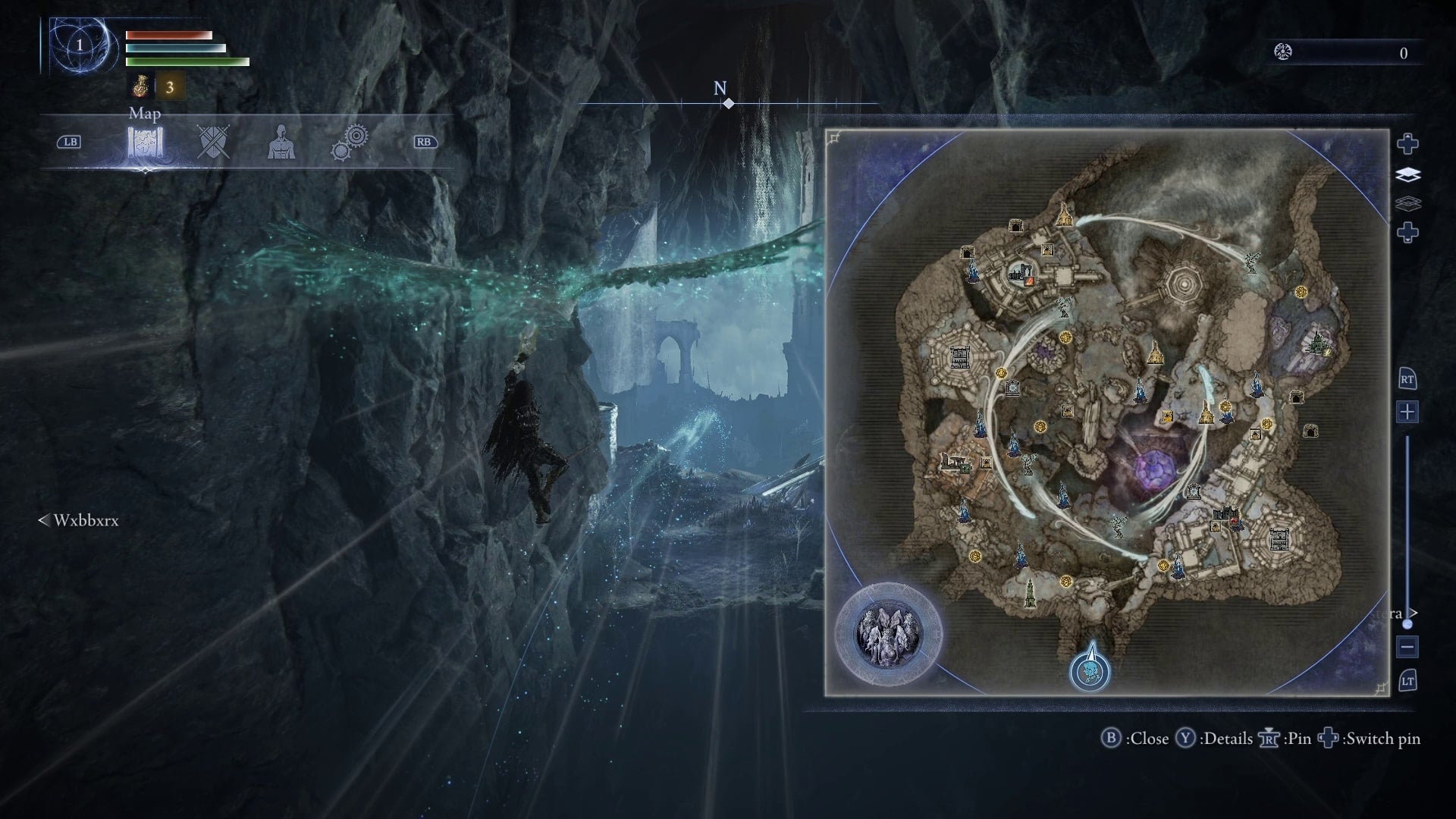This screenshot has height=819, width=1456.
Task: Select the Map tab scroll icon
Action: [x=145, y=142]
